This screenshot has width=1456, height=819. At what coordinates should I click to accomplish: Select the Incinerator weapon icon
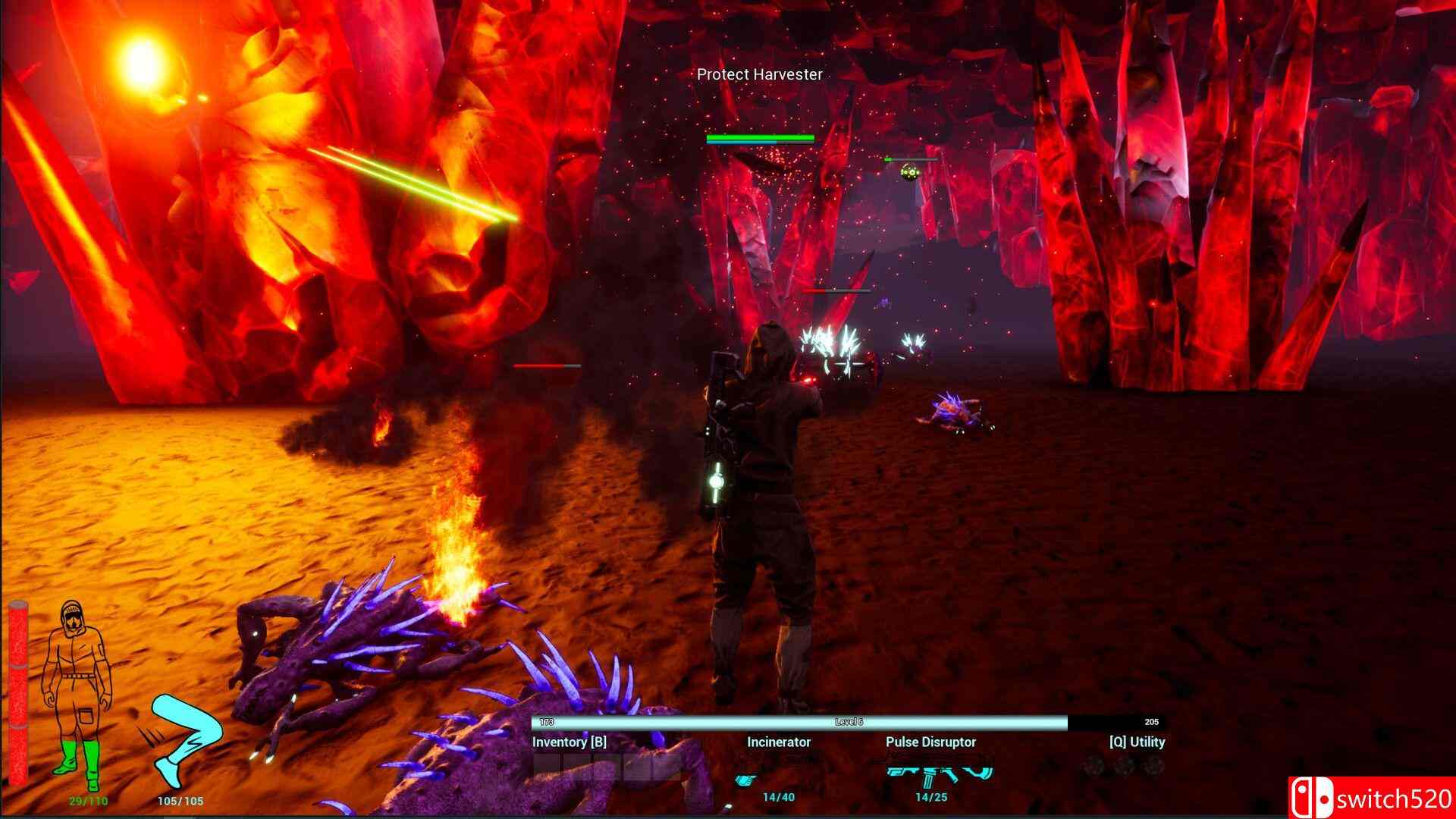pyautogui.click(x=778, y=769)
